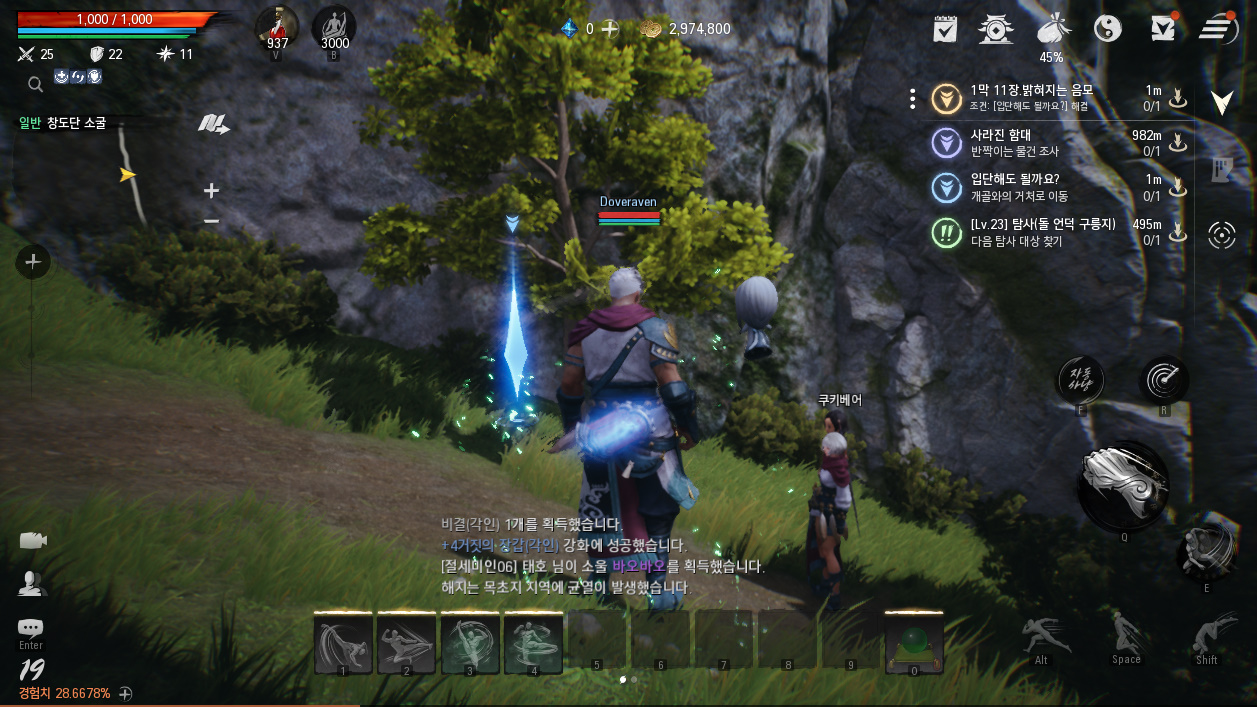Image resolution: width=1257 pixels, height=707 pixels.
Task: Open the main menu with three lines
Action: pos(1218,29)
